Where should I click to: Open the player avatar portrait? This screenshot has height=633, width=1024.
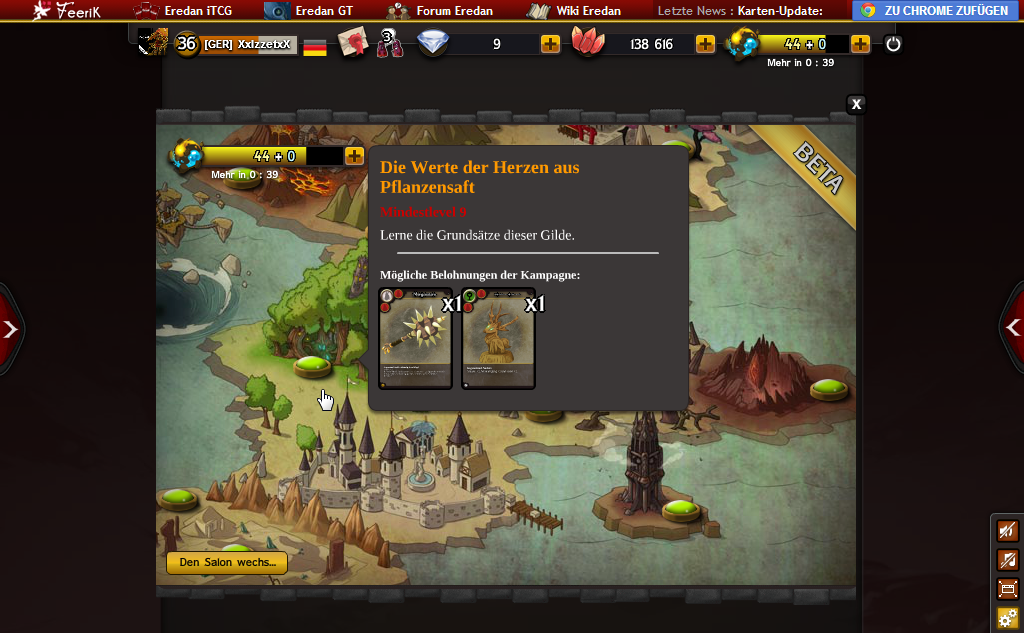coord(153,43)
